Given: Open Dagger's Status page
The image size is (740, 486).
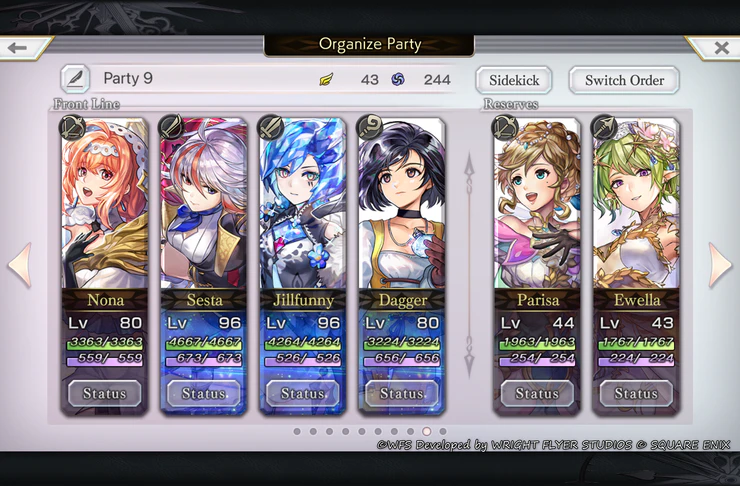Looking at the screenshot, I should click(401, 393).
